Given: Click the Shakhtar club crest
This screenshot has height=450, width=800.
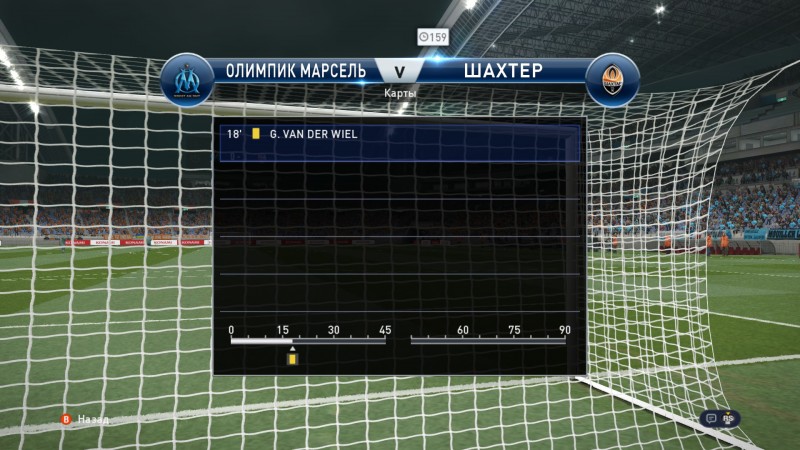Looking at the screenshot, I should coord(611,80).
